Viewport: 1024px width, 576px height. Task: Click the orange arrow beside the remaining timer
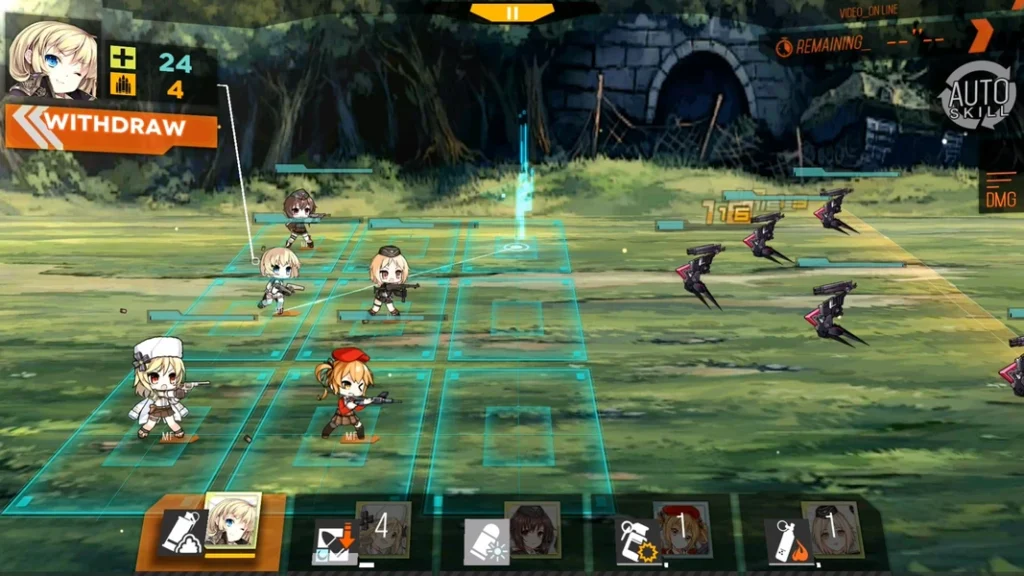980,36
